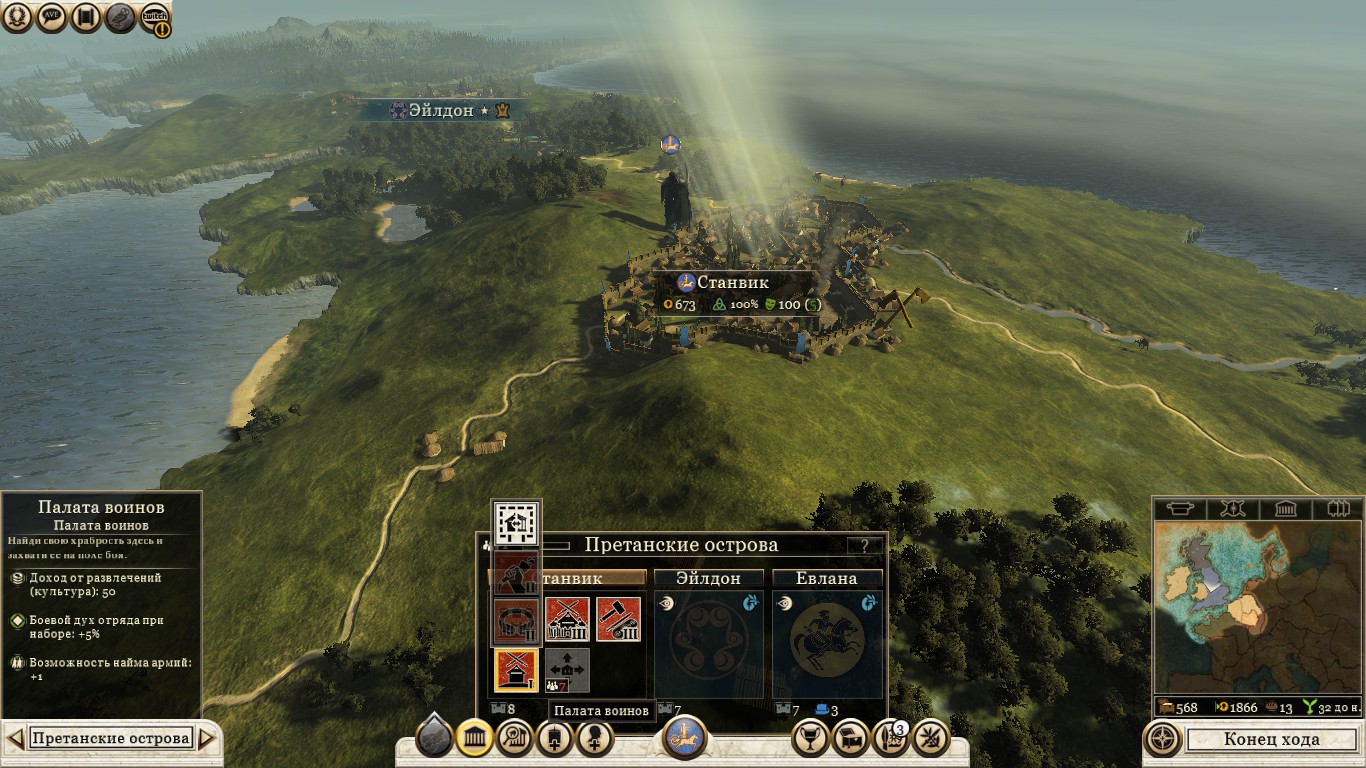Select the Евлана settlement header
Screen dimensions: 1366x768
[827, 578]
